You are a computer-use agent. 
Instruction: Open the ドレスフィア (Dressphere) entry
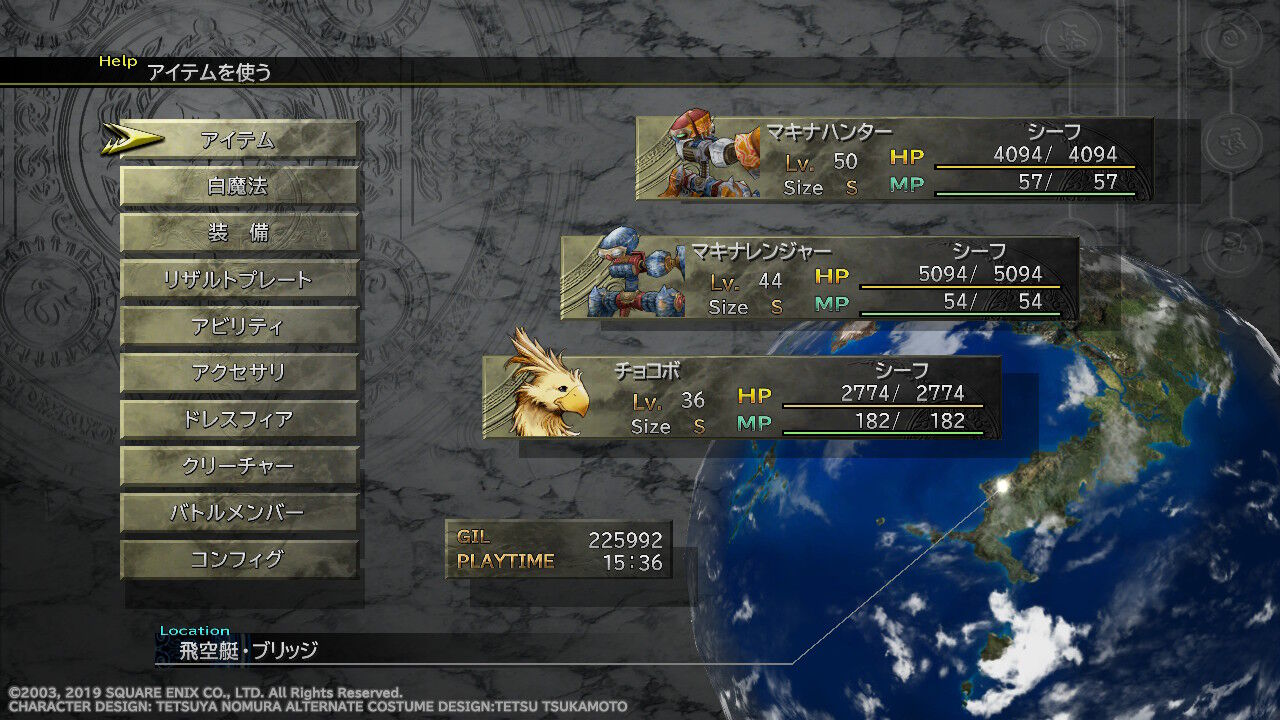pos(238,417)
